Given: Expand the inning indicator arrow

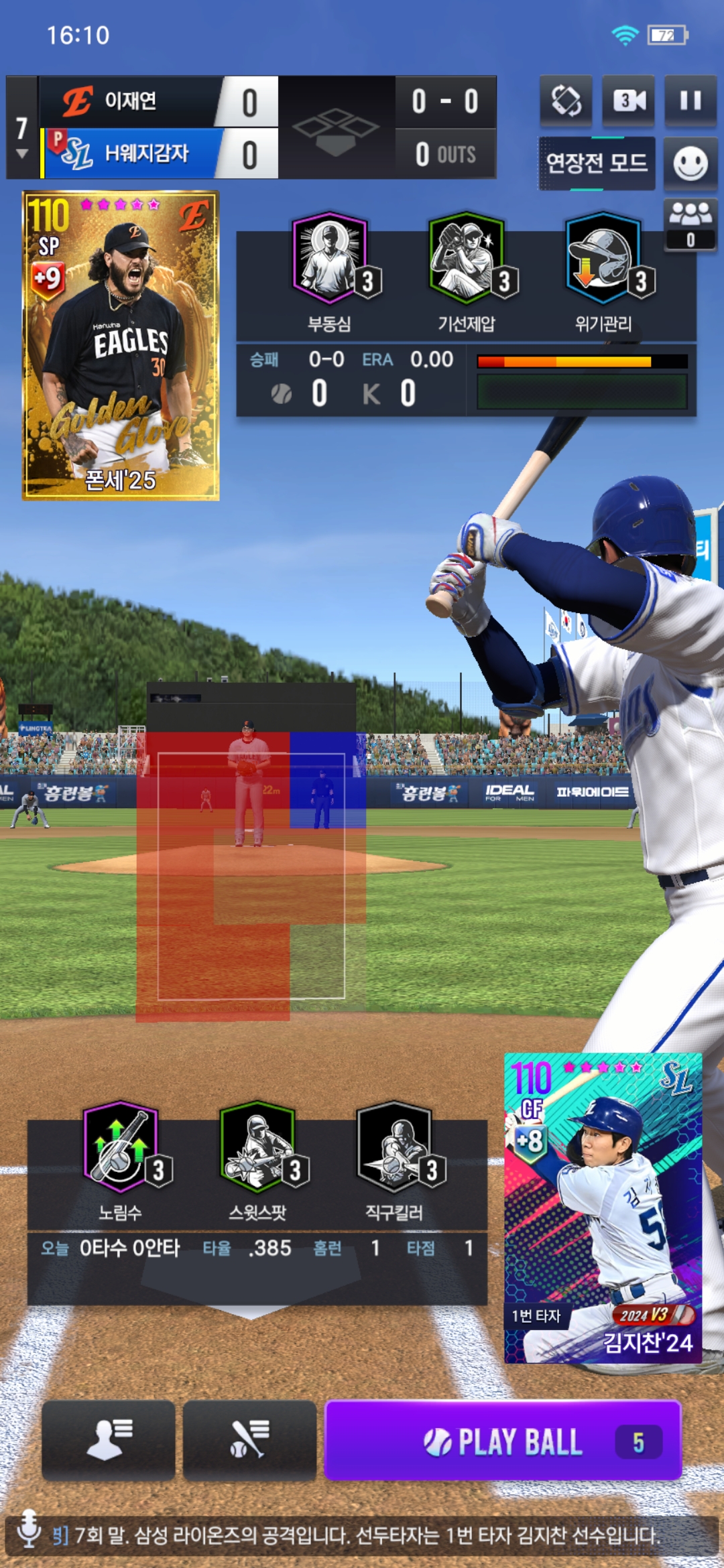Looking at the screenshot, I should click(22, 153).
